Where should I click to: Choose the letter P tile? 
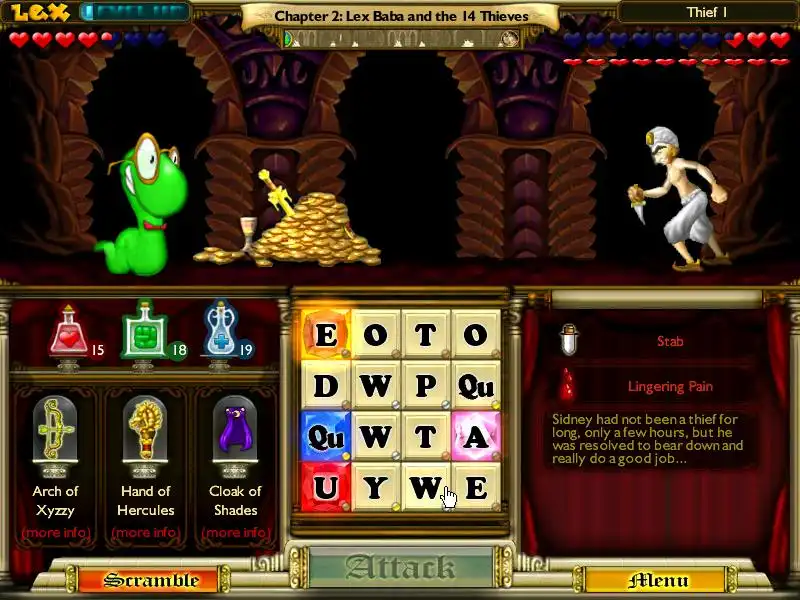(425, 385)
